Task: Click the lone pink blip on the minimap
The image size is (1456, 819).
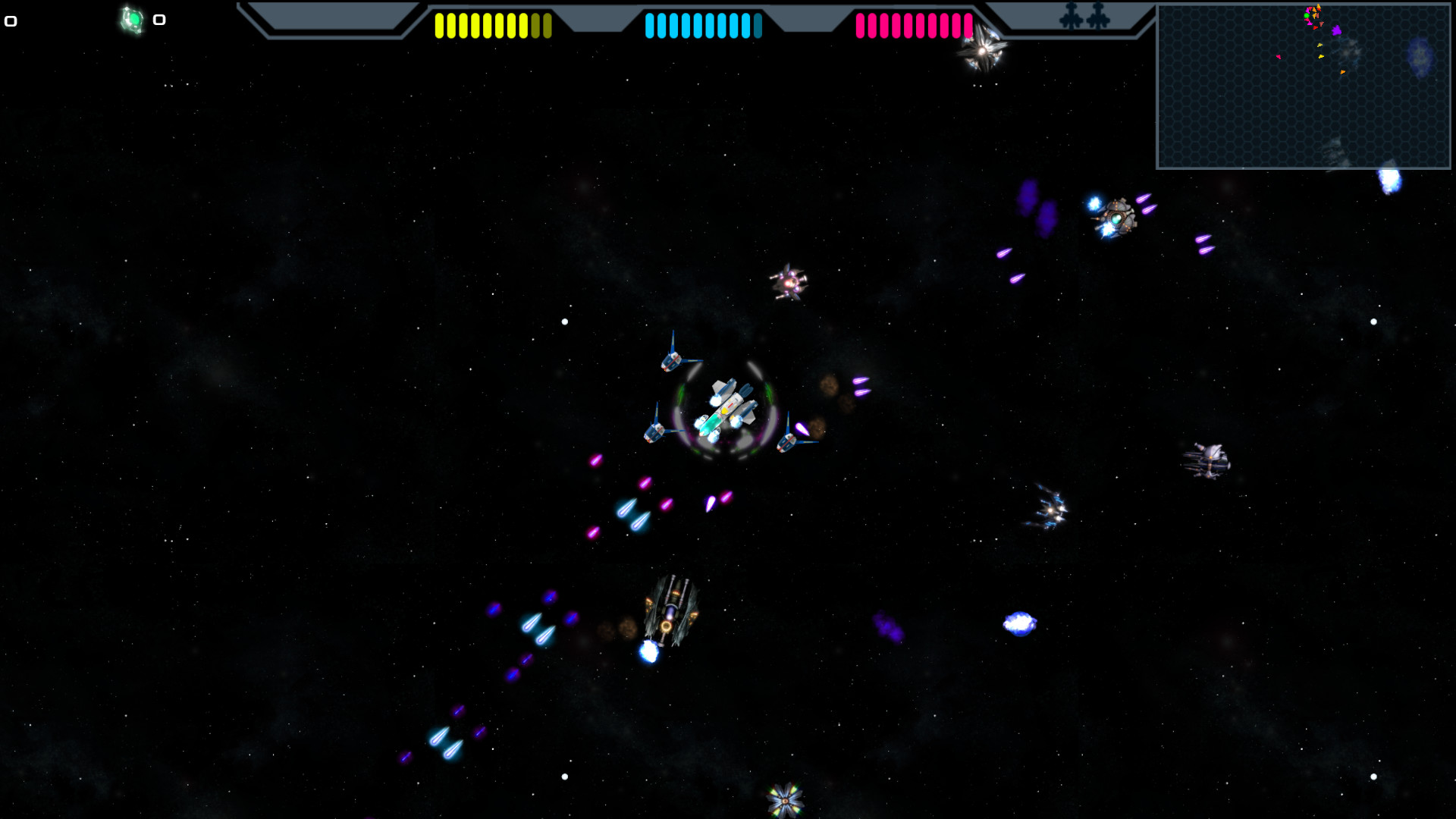Action: point(1279,57)
